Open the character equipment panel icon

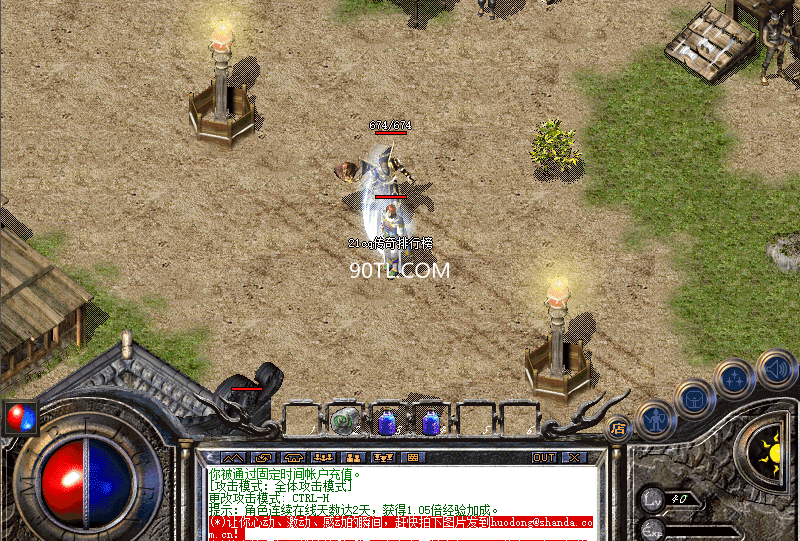655,418
